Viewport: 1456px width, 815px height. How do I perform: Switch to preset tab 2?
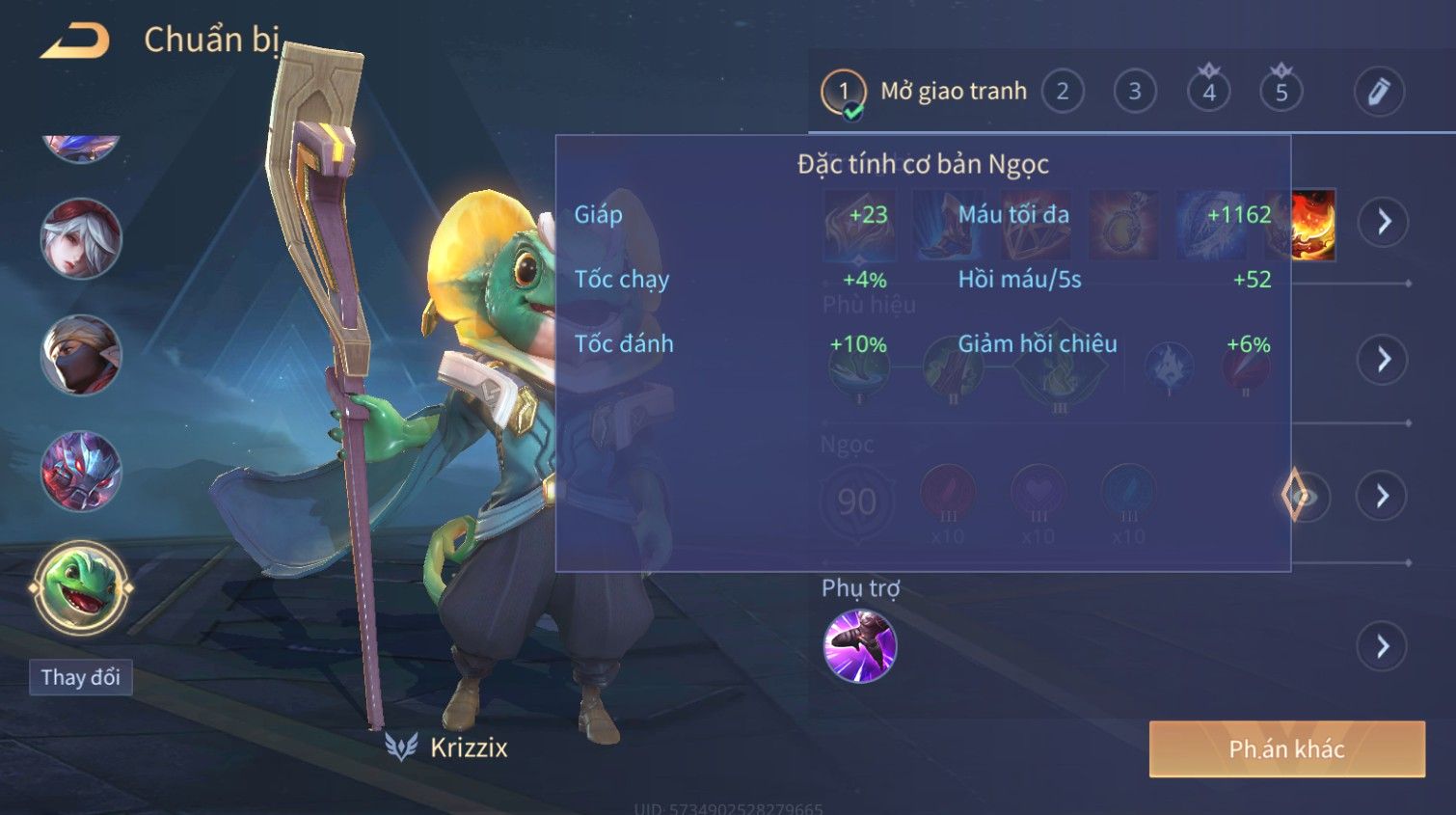1062,93
